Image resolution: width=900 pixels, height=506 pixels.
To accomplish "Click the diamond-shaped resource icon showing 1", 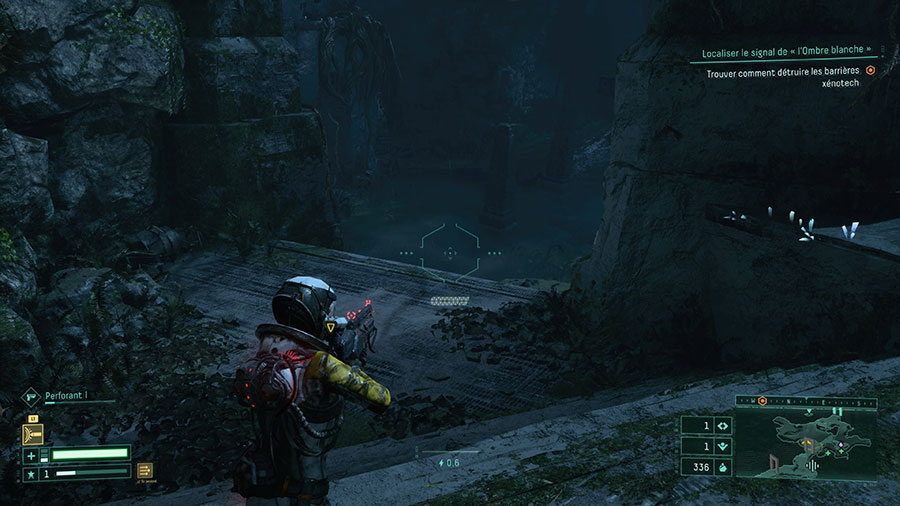I will click(x=724, y=425).
